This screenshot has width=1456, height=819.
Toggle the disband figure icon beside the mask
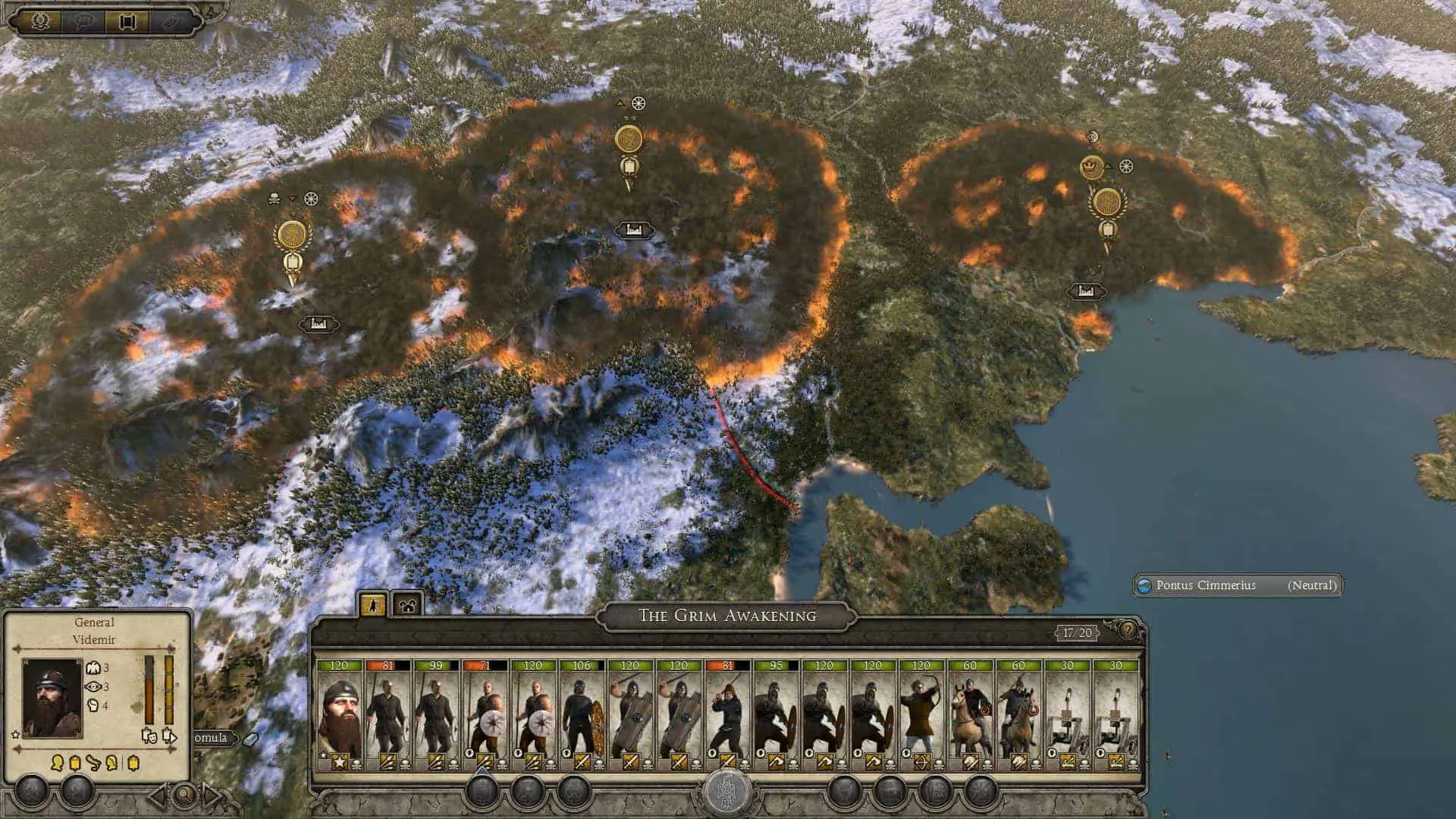170,735
